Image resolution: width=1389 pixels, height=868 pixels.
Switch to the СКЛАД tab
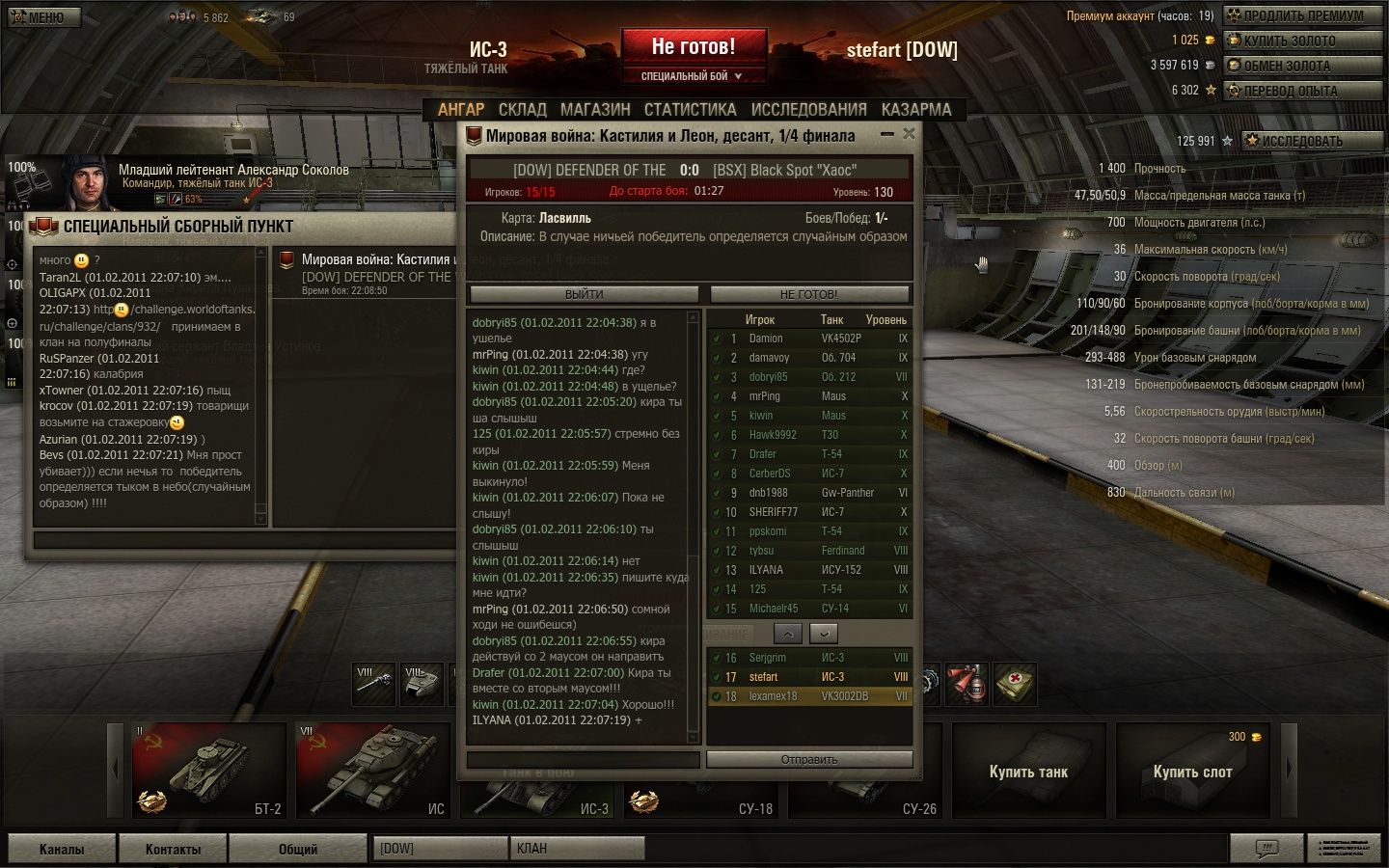(x=523, y=110)
